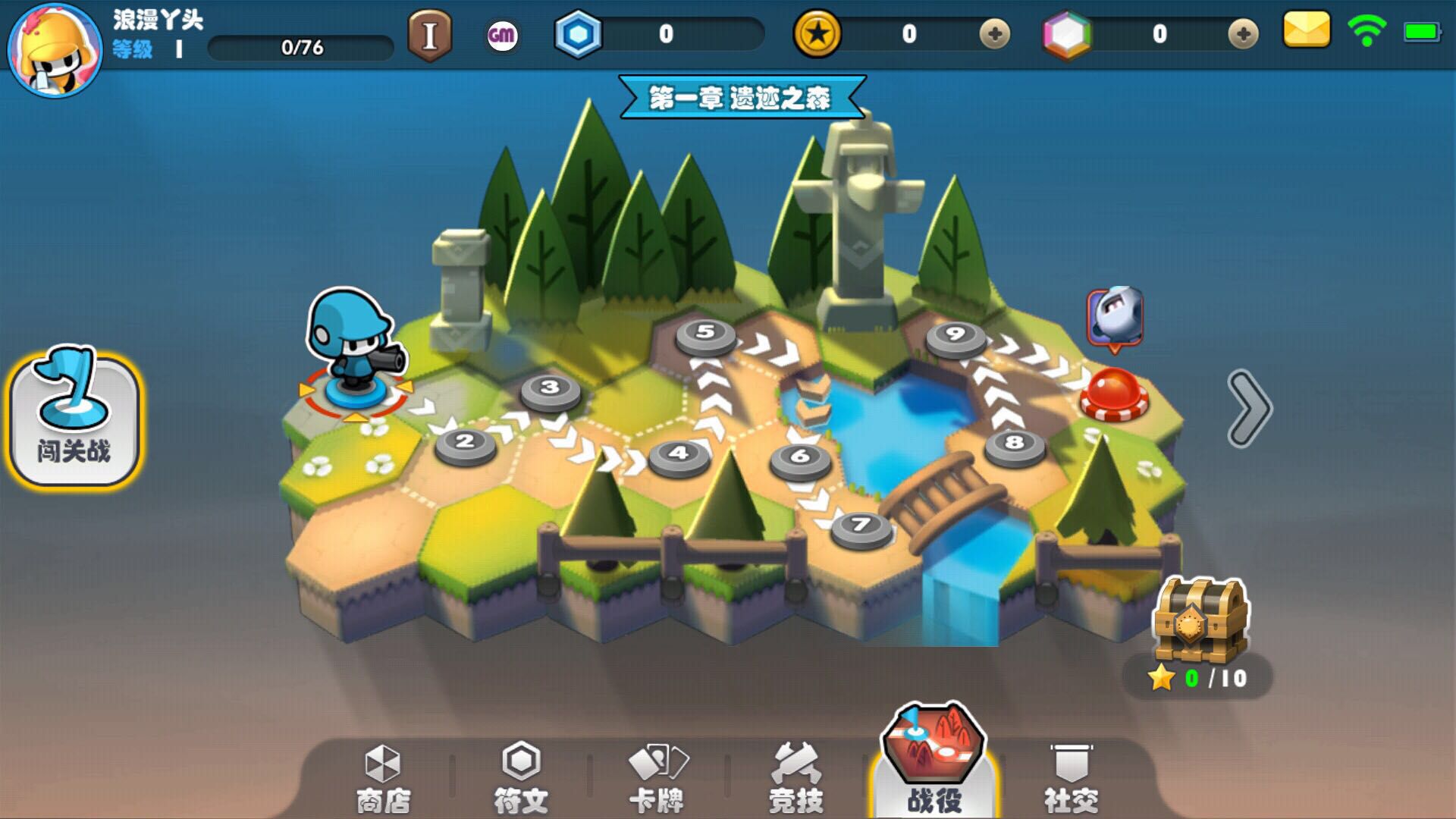Click the purple GM button
Screen dimensions: 1456x819
[501, 35]
